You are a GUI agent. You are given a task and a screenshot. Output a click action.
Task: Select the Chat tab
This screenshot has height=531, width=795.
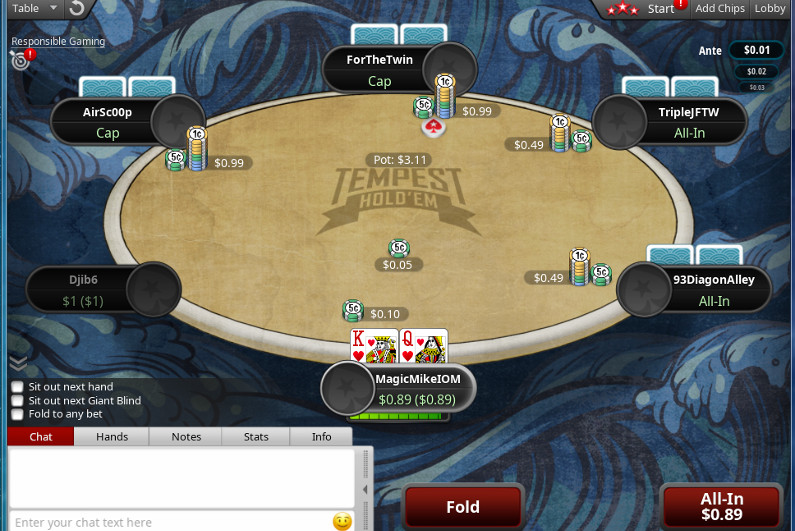pyautogui.click(x=41, y=436)
